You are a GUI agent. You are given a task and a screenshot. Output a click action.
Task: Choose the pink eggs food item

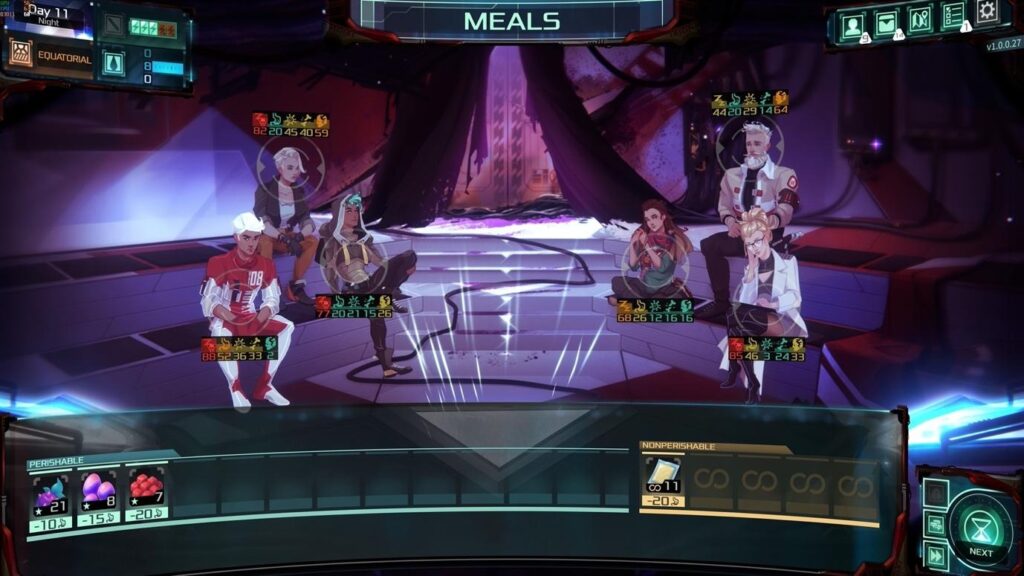98,490
